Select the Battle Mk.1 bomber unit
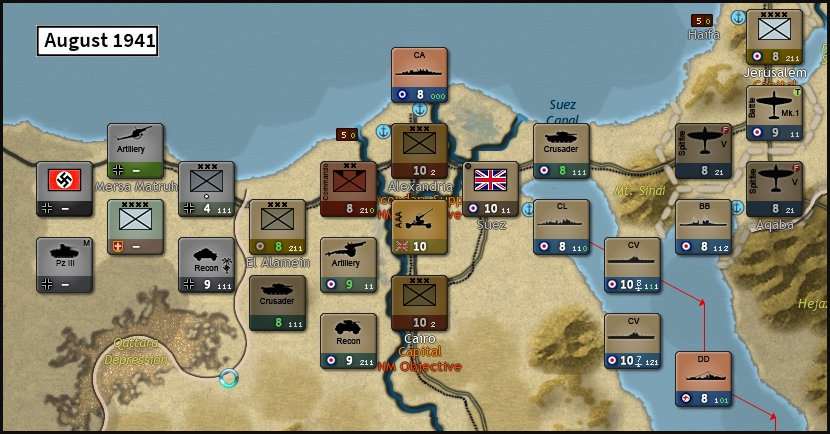830x434 pixels. pos(774,113)
